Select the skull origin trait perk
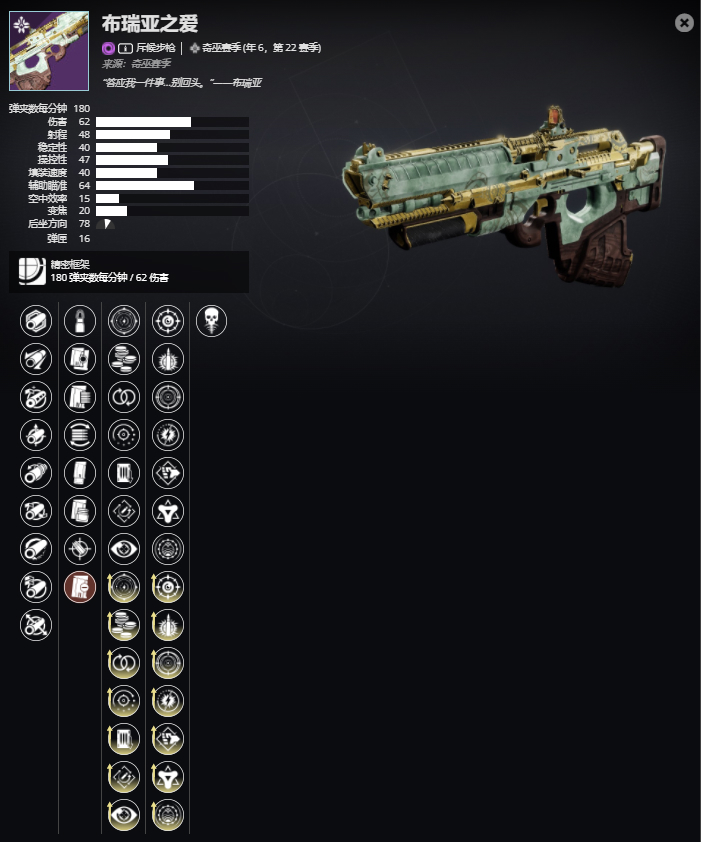 tap(211, 321)
